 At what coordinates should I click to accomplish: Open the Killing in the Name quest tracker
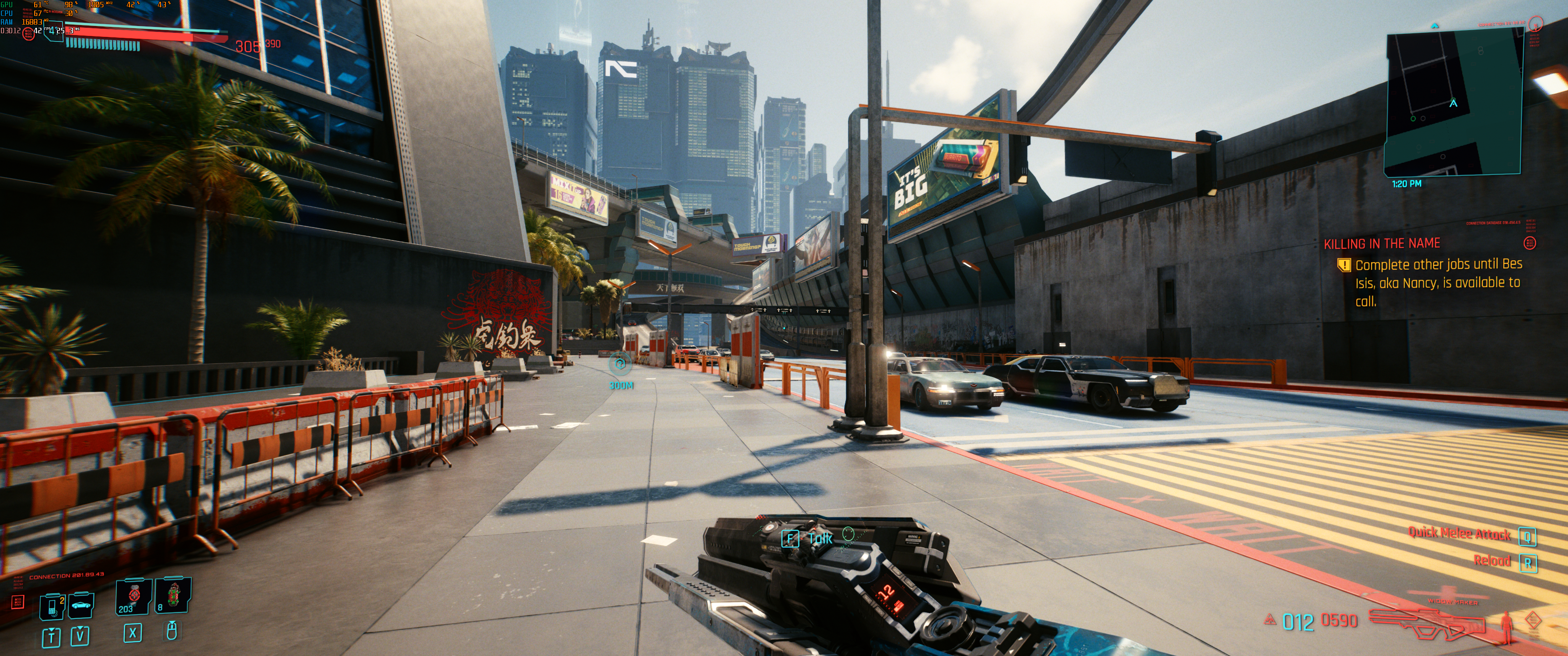coord(1382,244)
